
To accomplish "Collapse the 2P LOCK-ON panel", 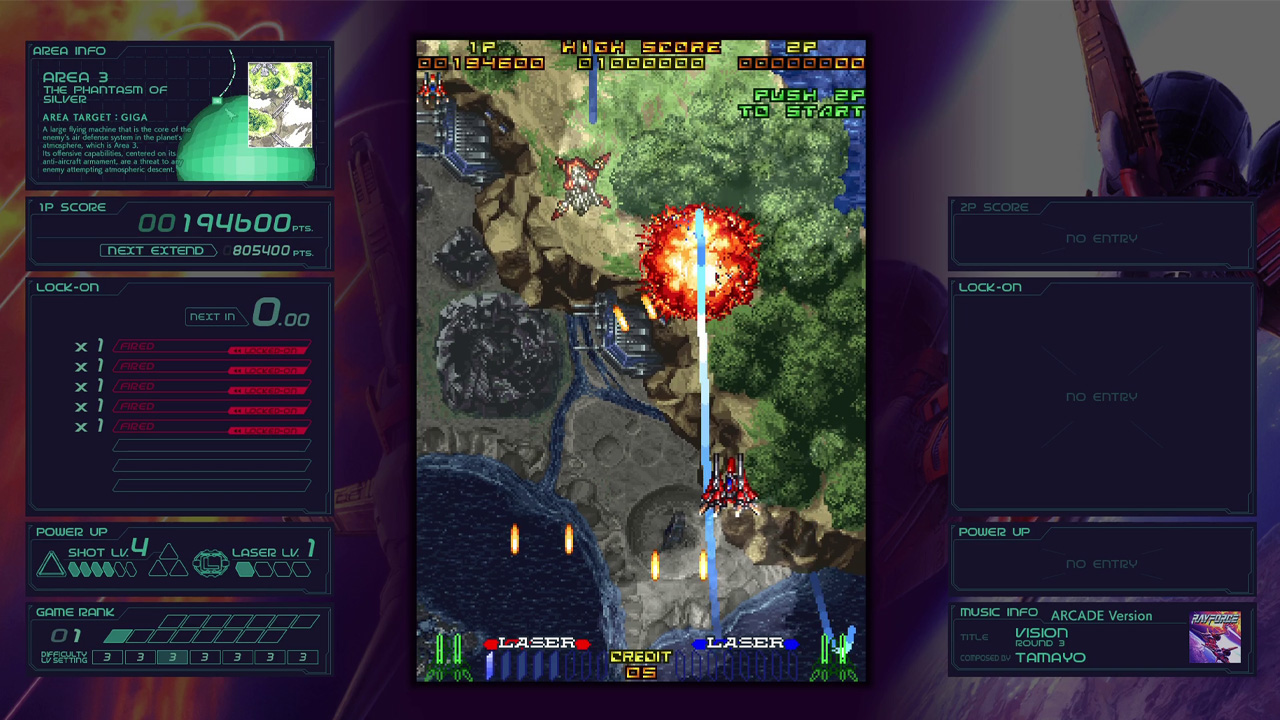I will pyautogui.click(x=990, y=287).
